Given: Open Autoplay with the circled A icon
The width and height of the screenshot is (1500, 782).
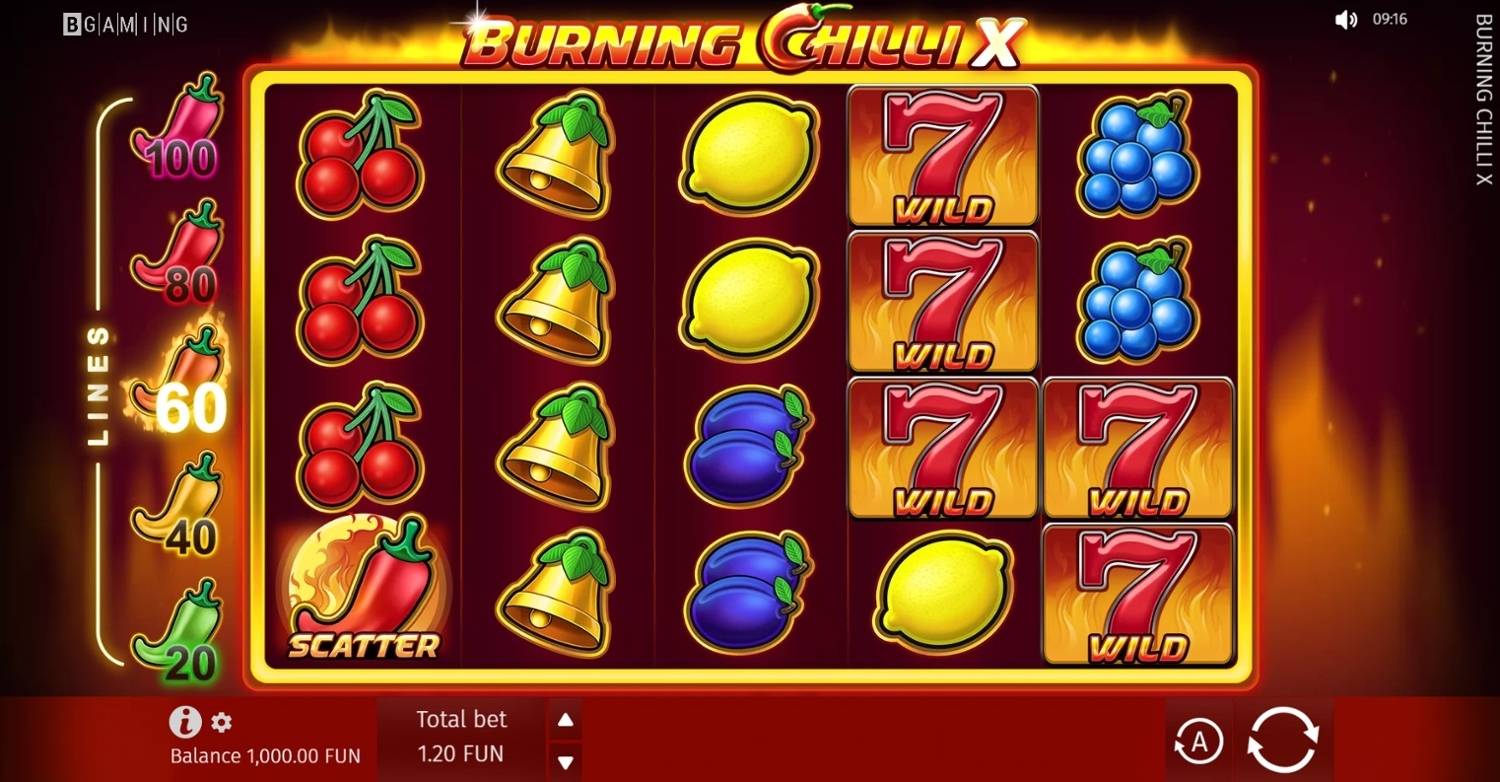Looking at the screenshot, I should point(1199,740).
